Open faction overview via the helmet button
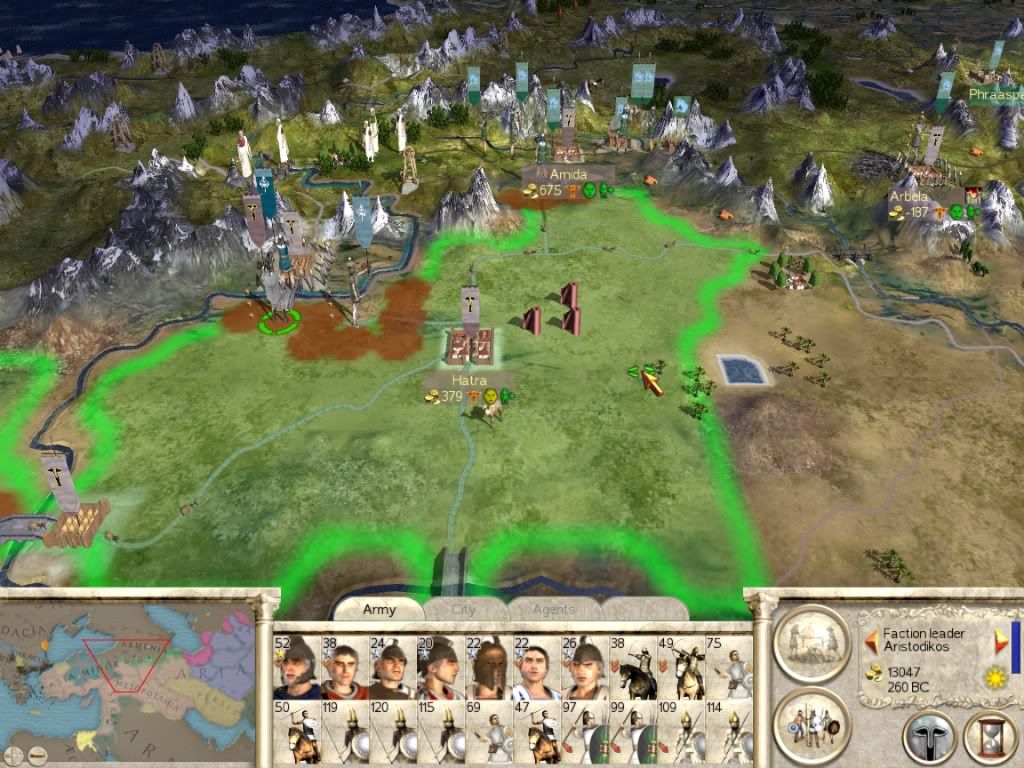Screen dimensions: 1024x768 tap(929, 738)
